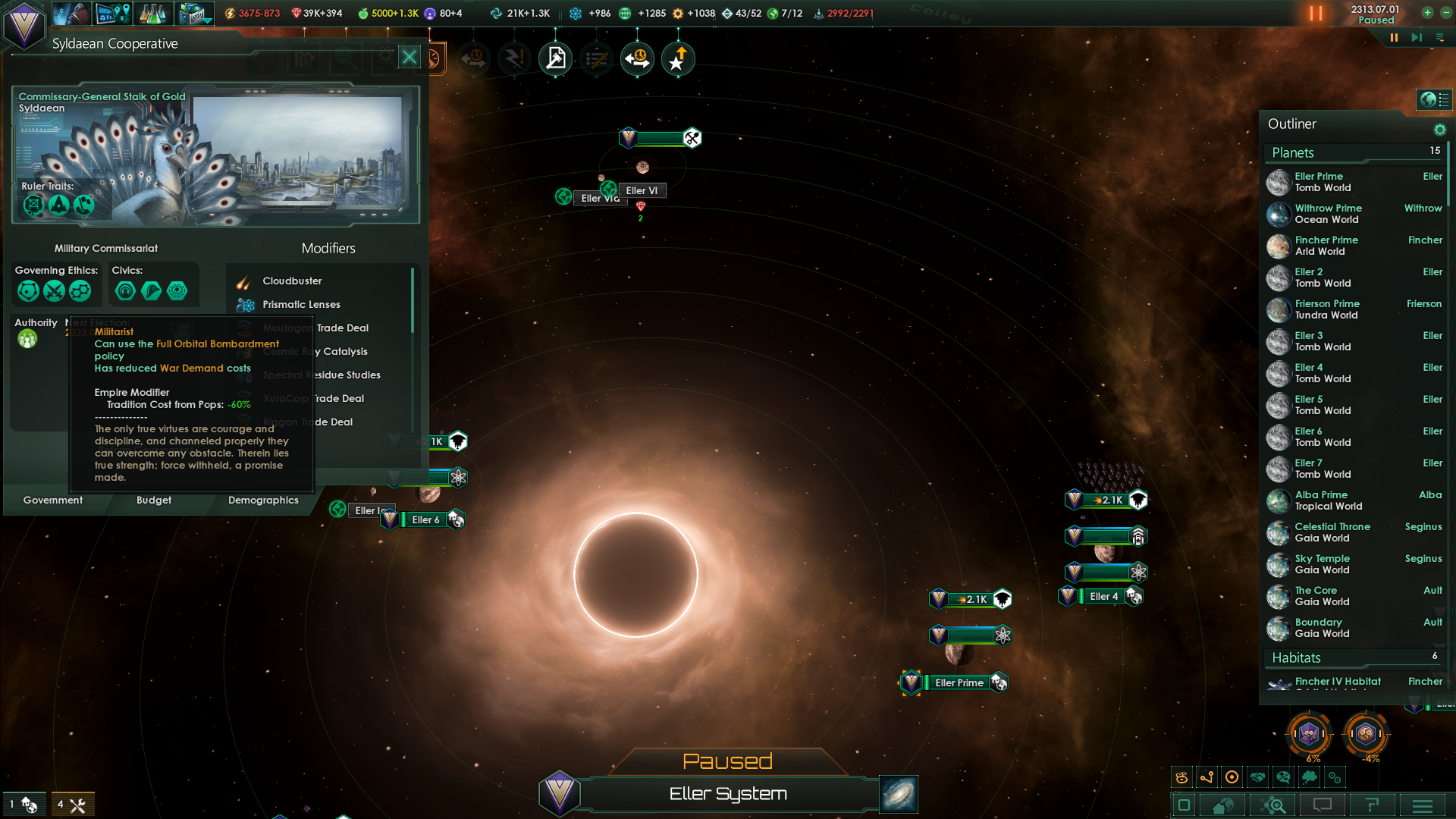Select Alba Prime Tropical World entry

coord(1328,500)
